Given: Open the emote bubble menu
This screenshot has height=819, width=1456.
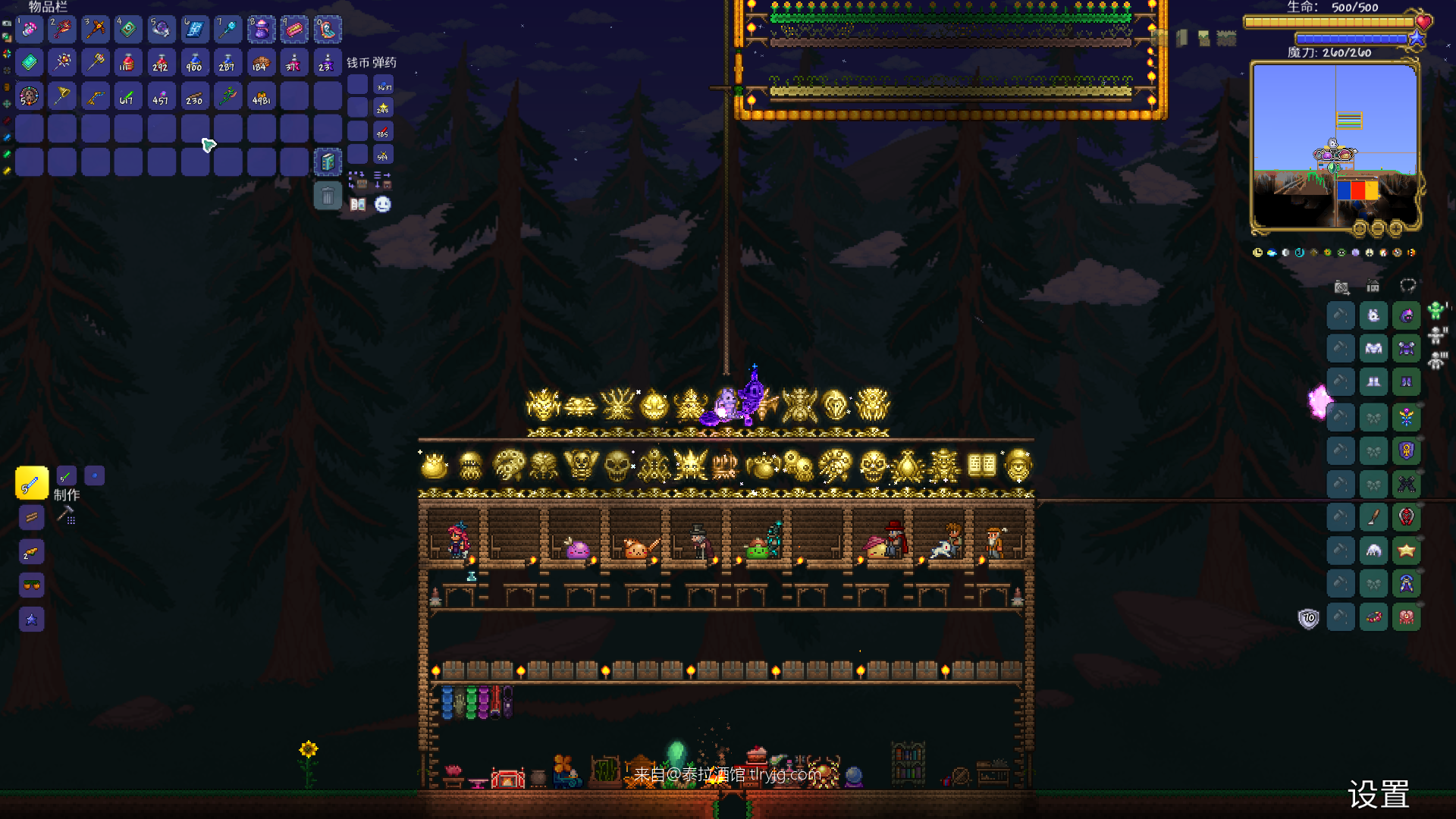Looking at the screenshot, I should click(383, 204).
